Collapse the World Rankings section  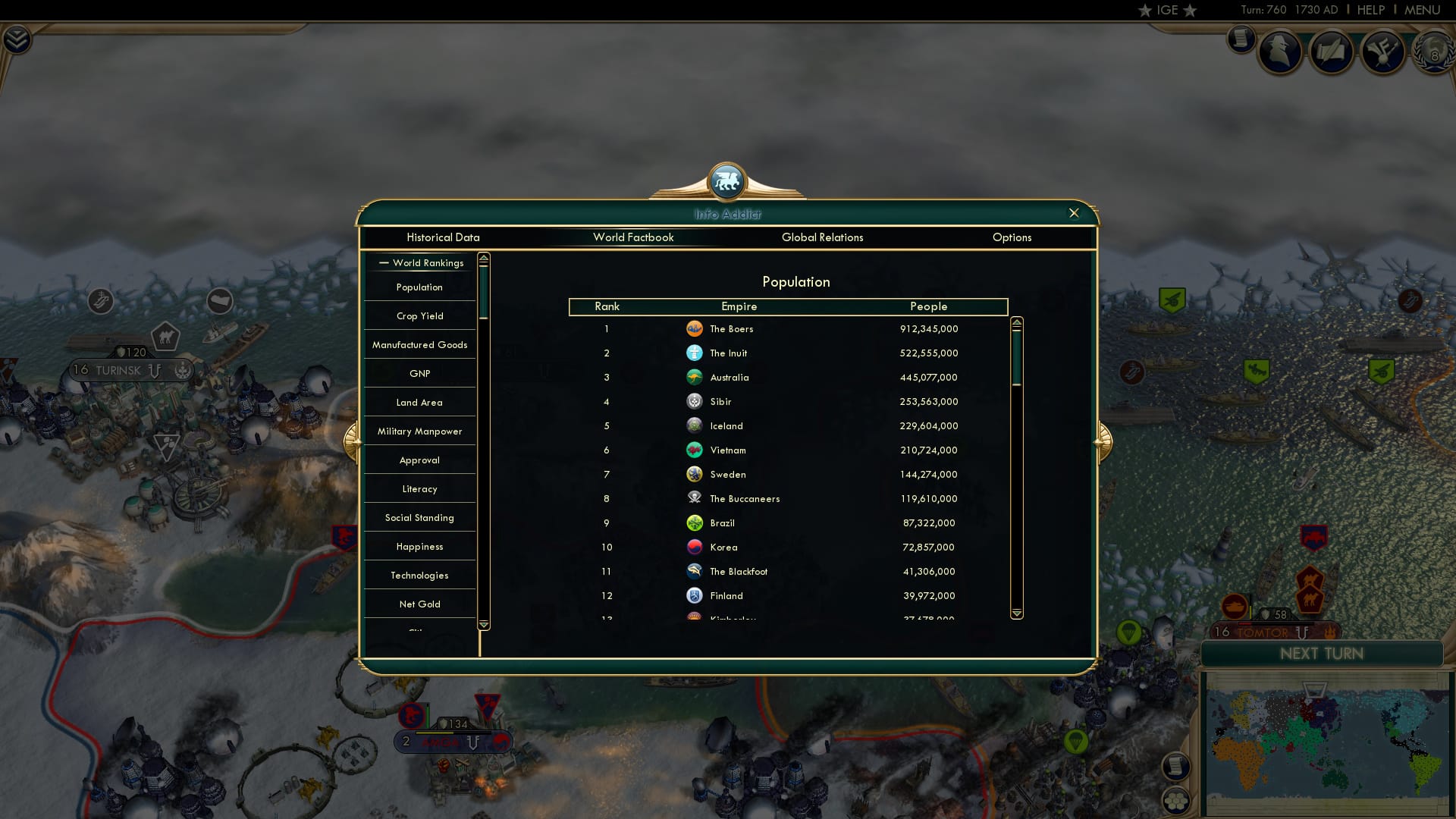click(x=383, y=262)
